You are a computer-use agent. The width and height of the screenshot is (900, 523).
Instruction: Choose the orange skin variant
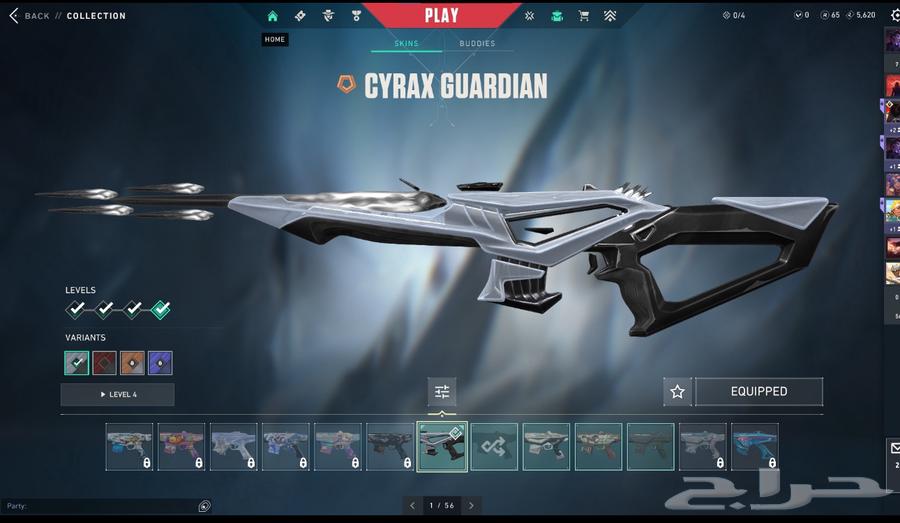point(132,363)
